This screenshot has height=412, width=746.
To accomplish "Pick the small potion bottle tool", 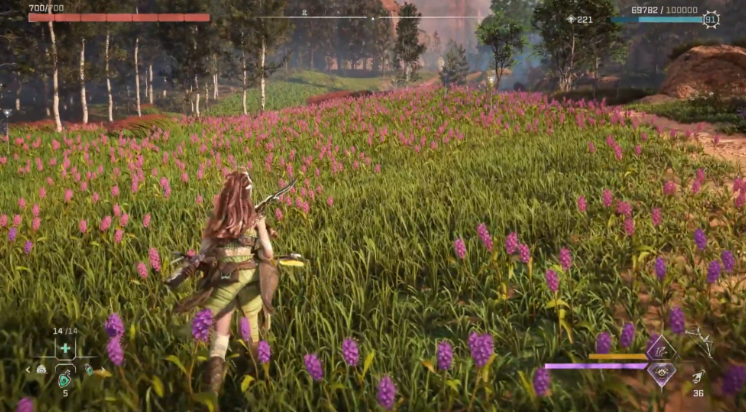I will click(88, 369).
